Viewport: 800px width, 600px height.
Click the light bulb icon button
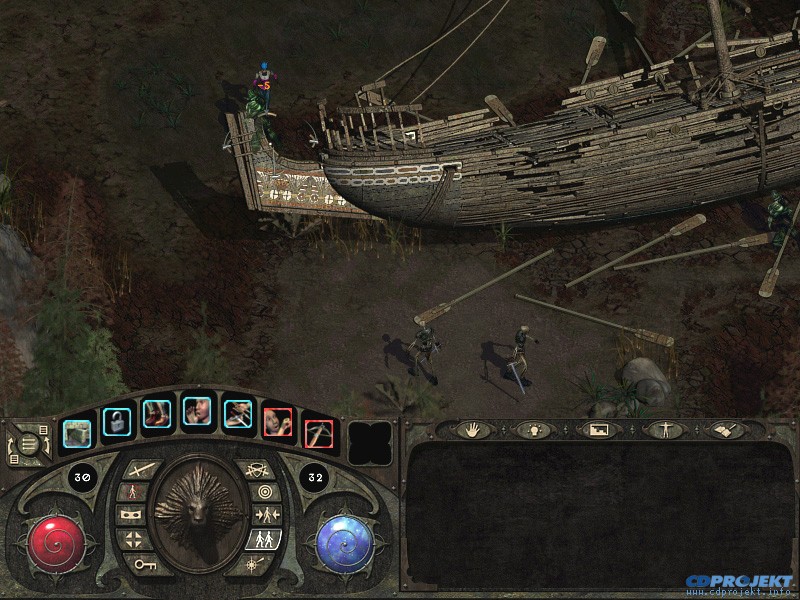point(531,429)
